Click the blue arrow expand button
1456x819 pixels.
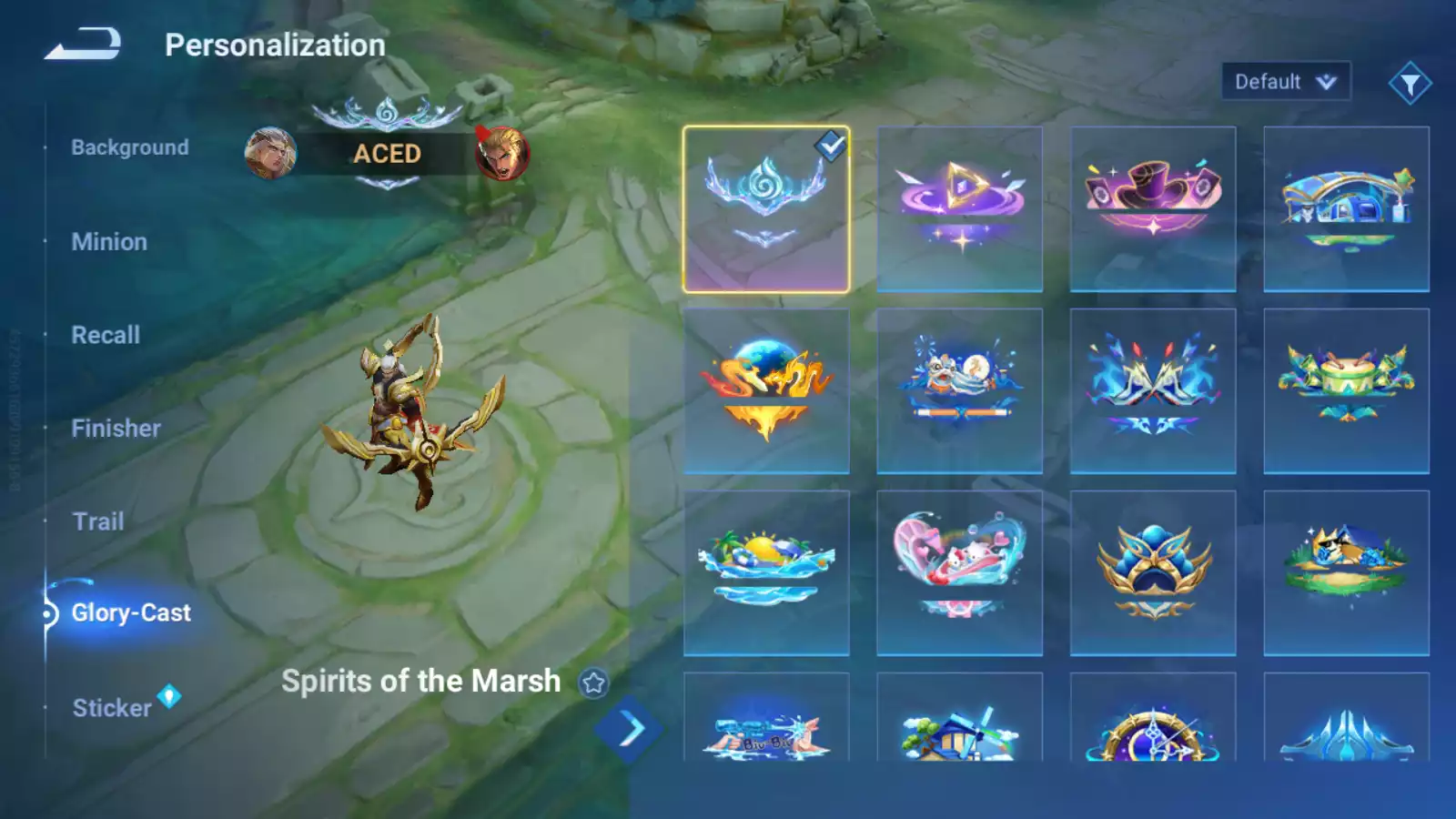point(630,729)
